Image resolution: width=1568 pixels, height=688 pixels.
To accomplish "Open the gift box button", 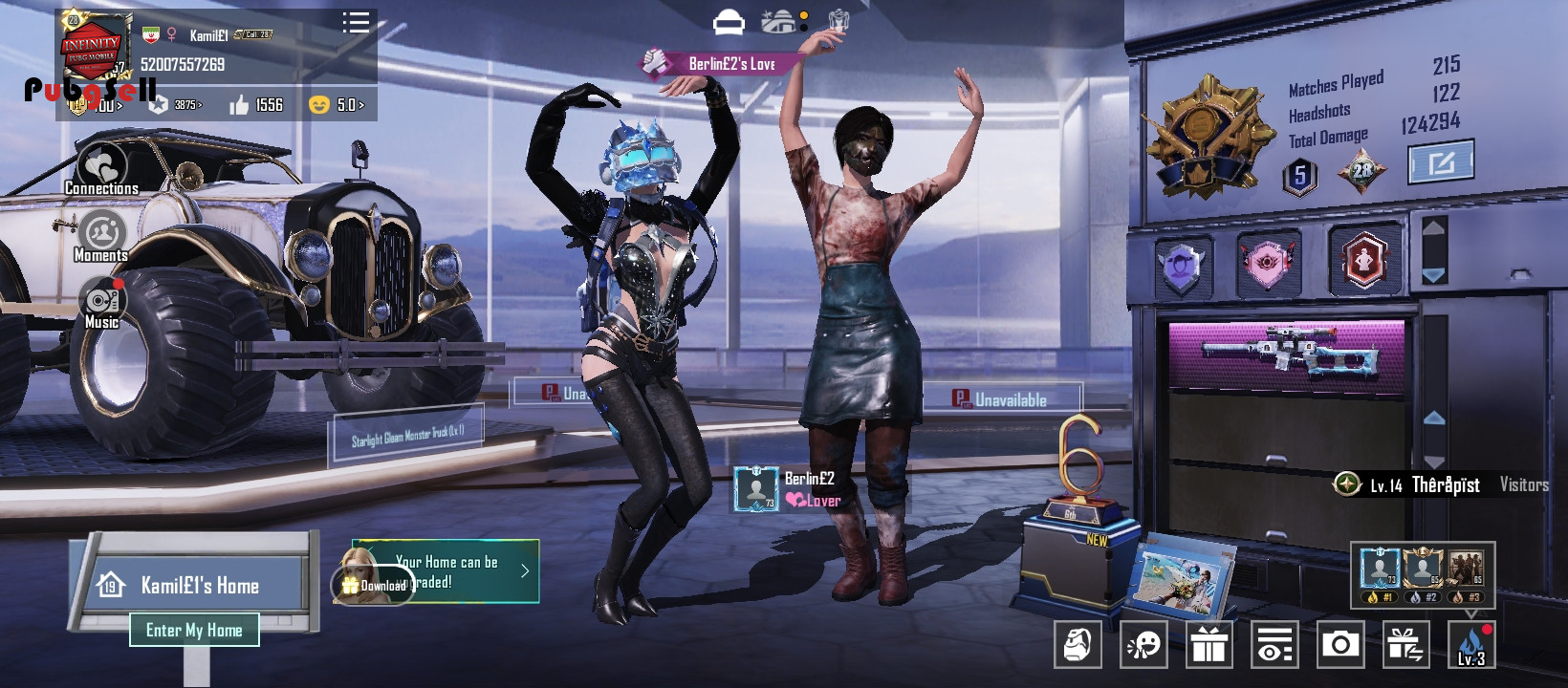I will pos(1209,645).
